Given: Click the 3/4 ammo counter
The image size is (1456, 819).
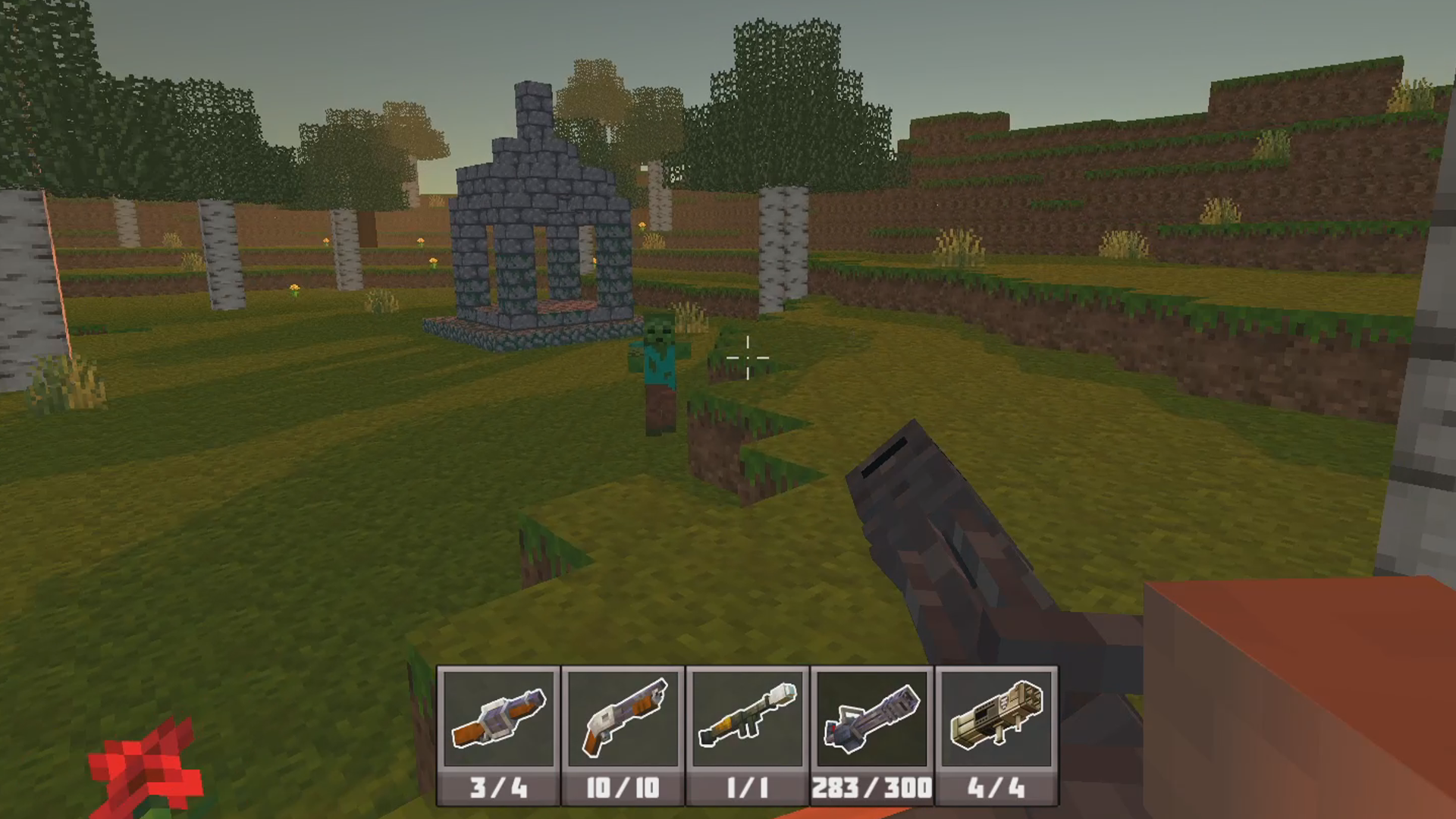Looking at the screenshot, I should [x=497, y=789].
